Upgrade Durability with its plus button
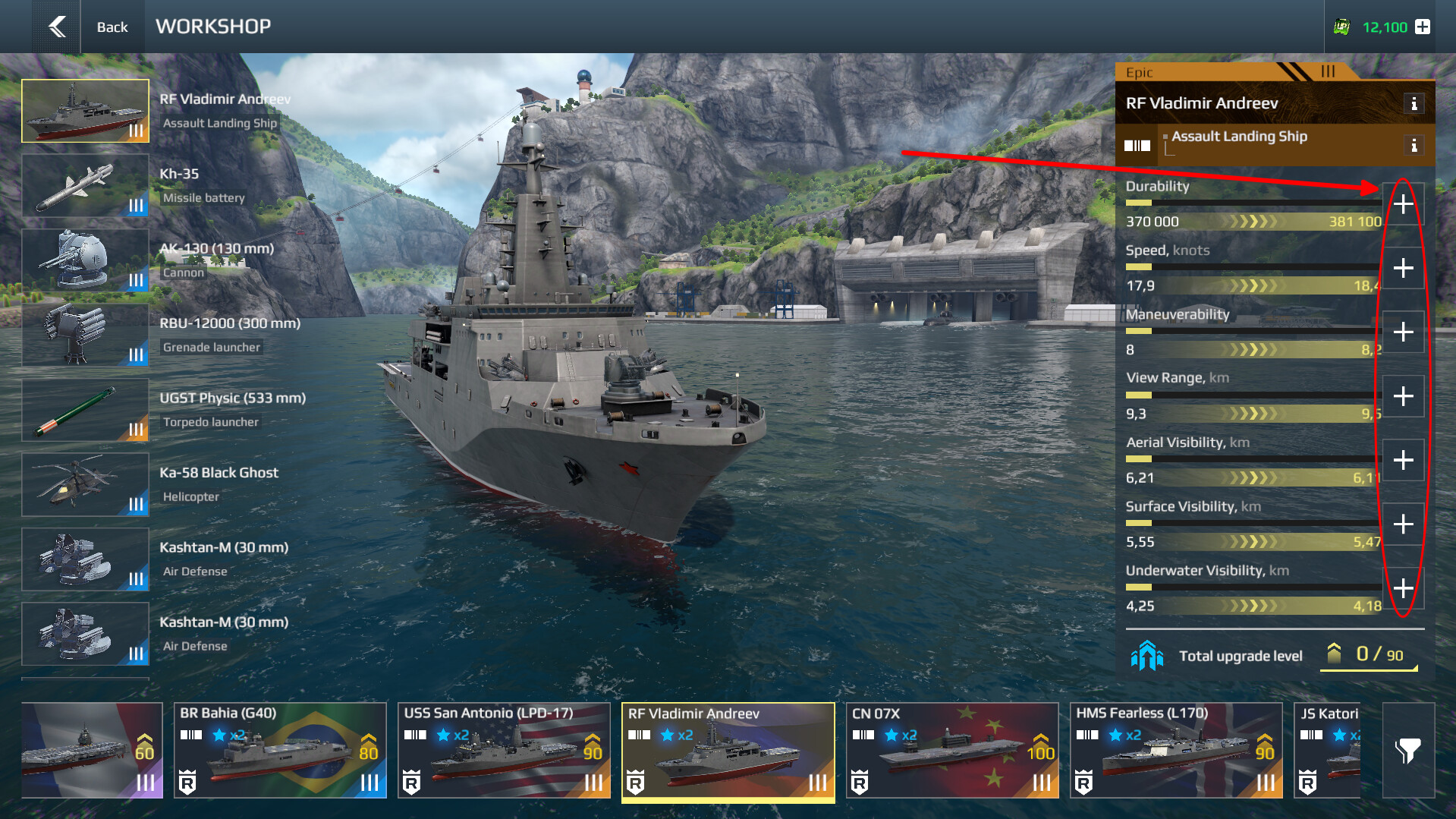Image resolution: width=1456 pixels, height=819 pixels. 1403,204
